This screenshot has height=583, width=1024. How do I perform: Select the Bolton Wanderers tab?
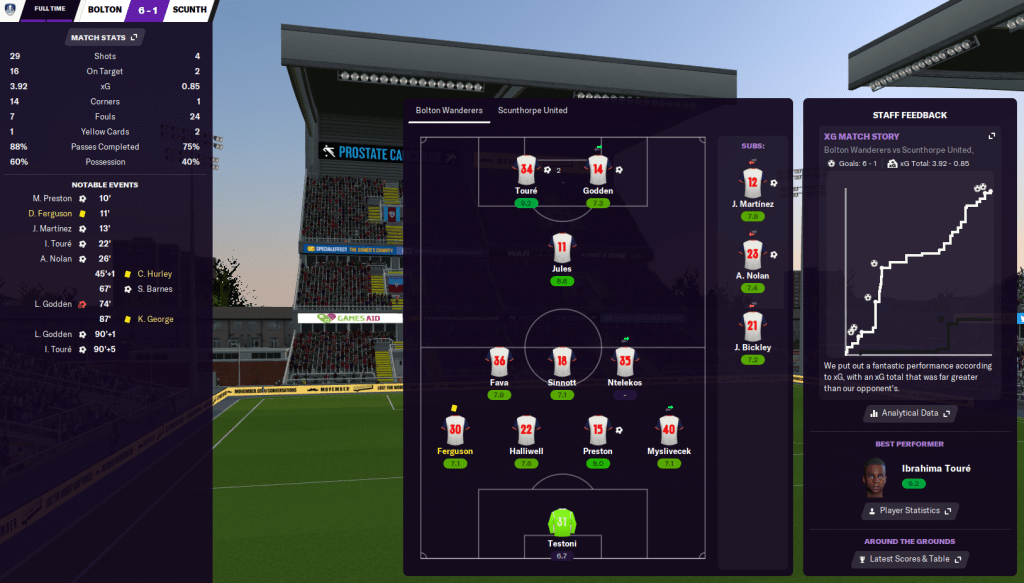(449, 111)
